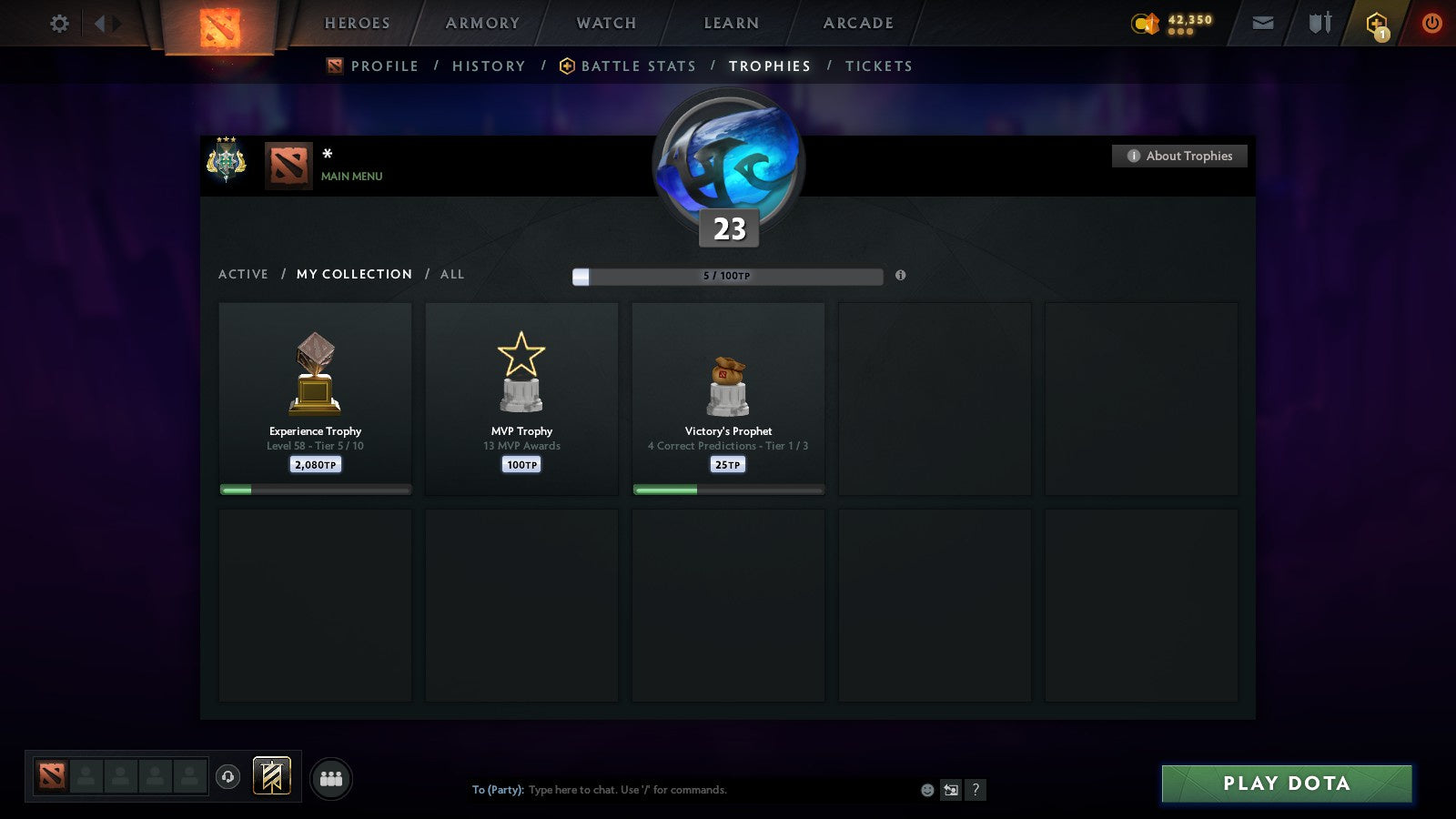Viewport: 1456px width, 819px height.
Task: Open the mail notifications inbox
Action: point(1263,23)
